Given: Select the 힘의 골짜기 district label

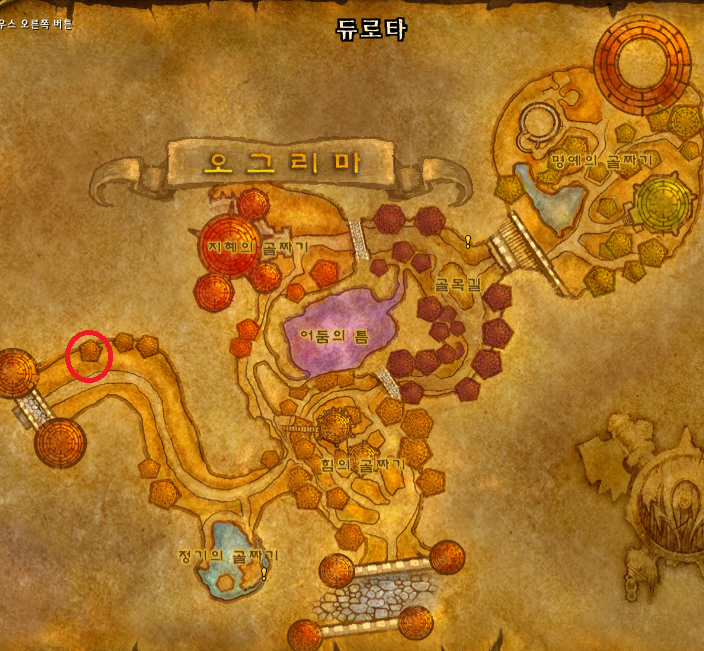Looking at the screenshot, I should pos(362,465).
